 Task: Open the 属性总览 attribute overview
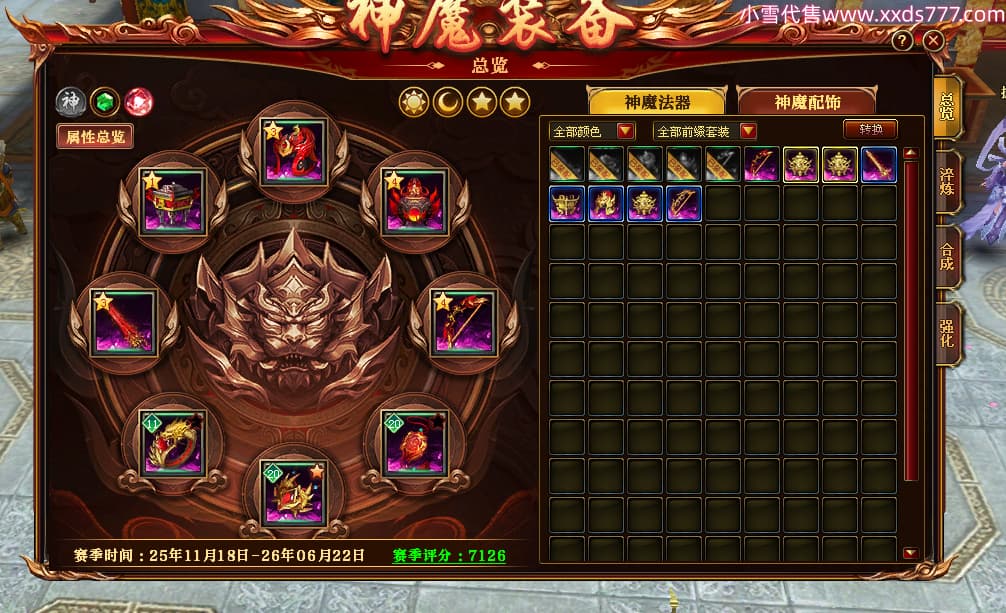point(95,137)
